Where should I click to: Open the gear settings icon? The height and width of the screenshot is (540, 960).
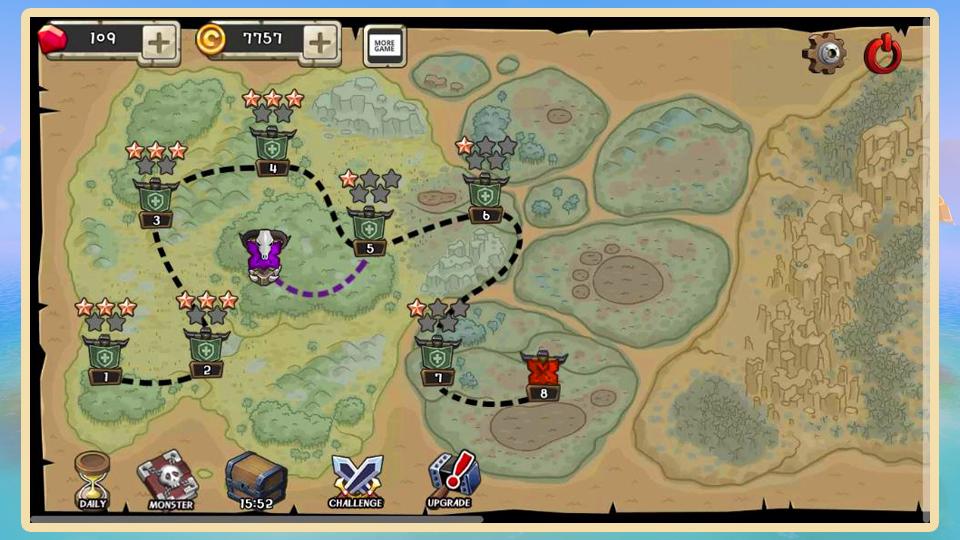(825, 53)
